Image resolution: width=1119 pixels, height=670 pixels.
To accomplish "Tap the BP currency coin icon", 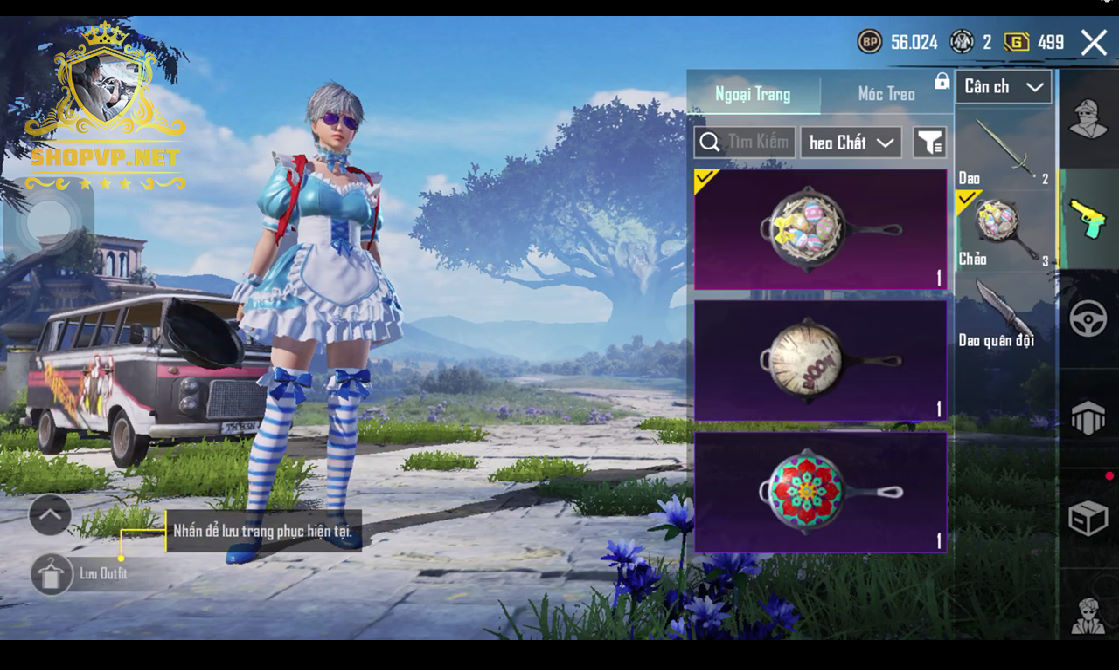I will [870, 42].
